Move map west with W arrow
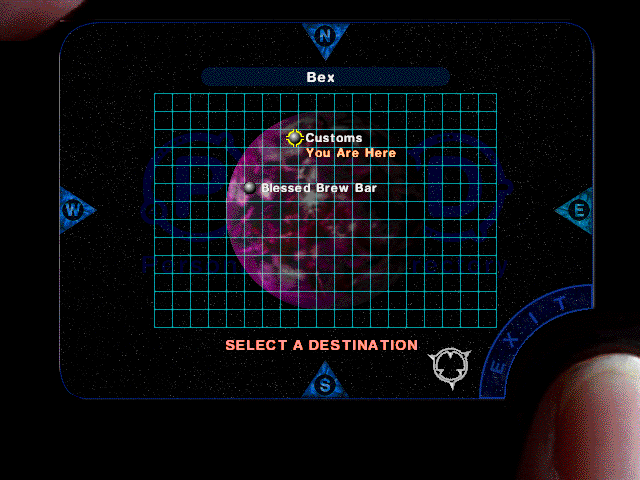640x480 pixels. click(x=75, y=209)
